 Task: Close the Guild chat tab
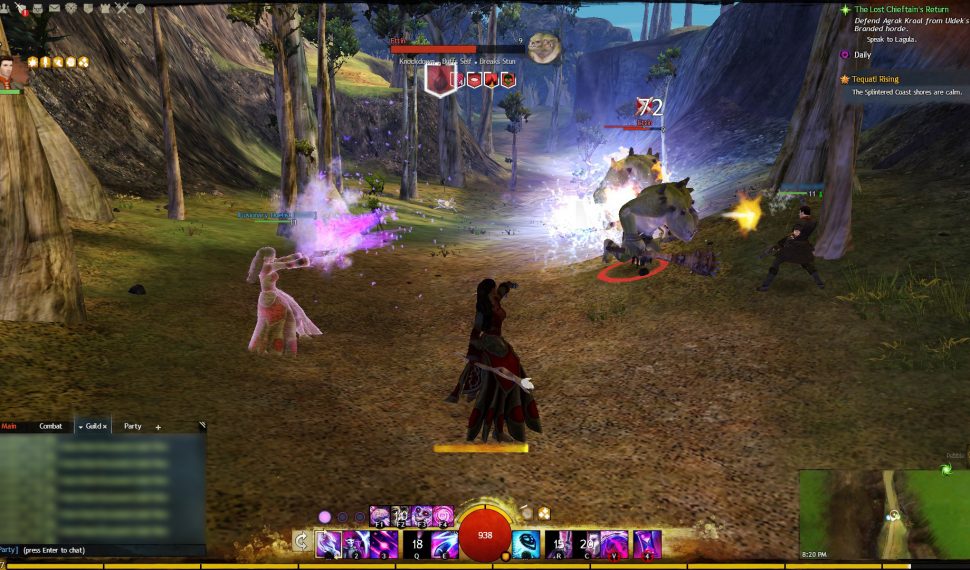105,427
